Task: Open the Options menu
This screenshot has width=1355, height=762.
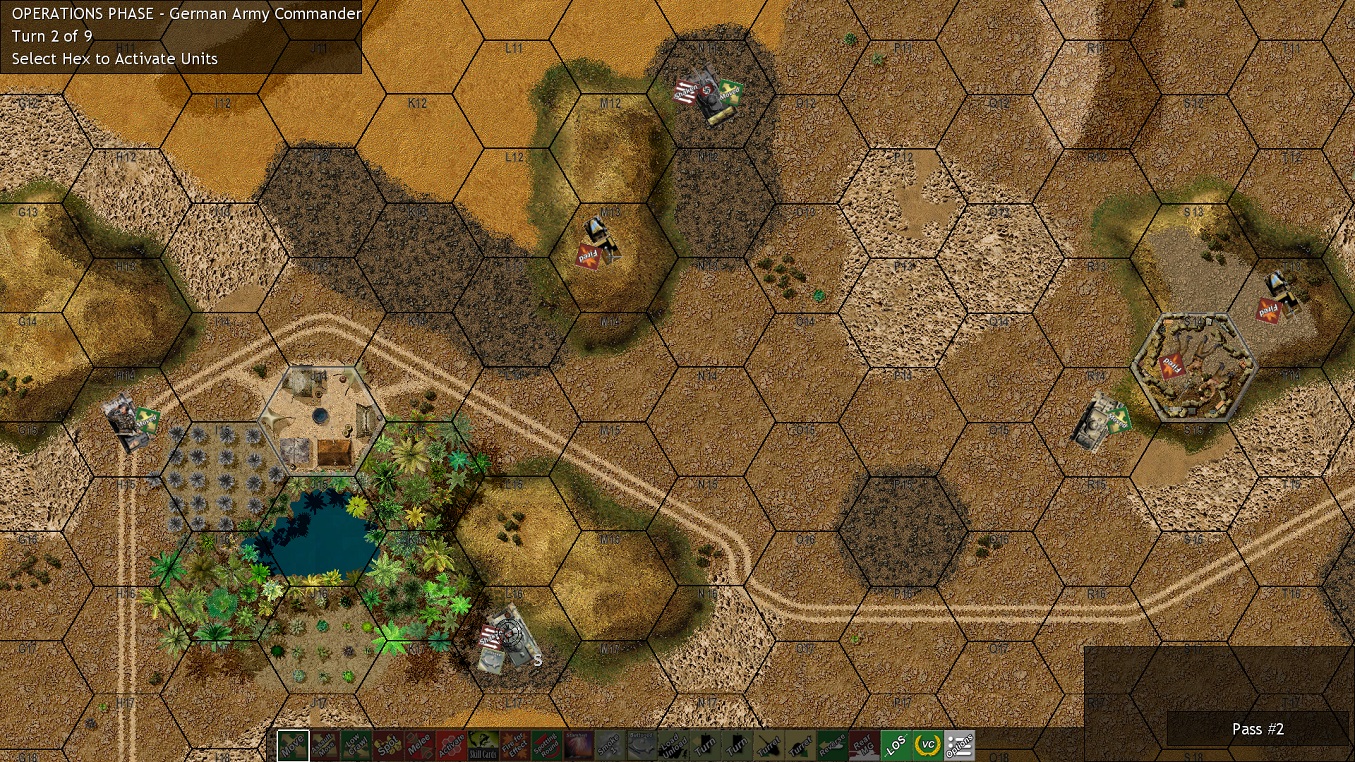Action: click(x=960, y=745)
